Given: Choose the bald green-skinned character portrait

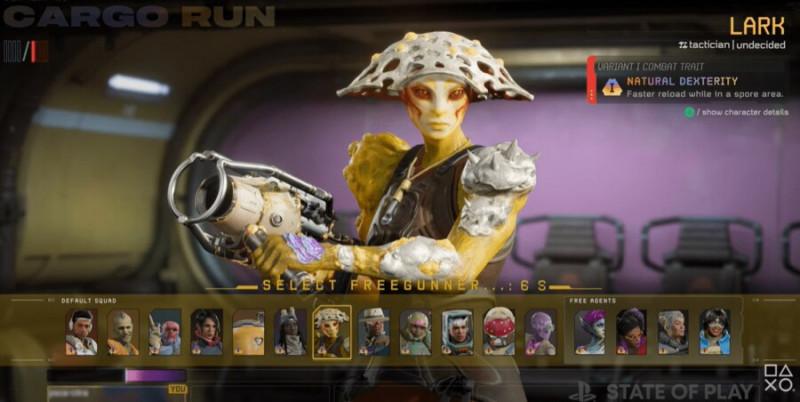Looking at the screenshot, I should [x=123, y=332].
